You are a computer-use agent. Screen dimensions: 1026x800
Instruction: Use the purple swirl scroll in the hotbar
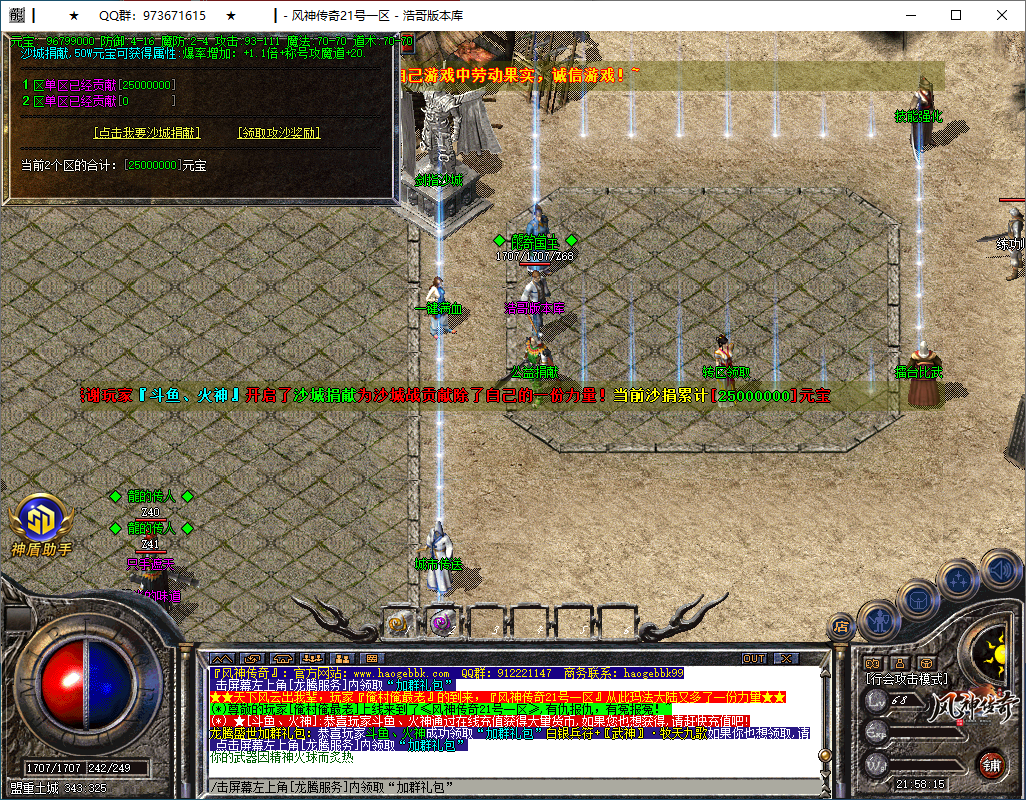(440, 624)
